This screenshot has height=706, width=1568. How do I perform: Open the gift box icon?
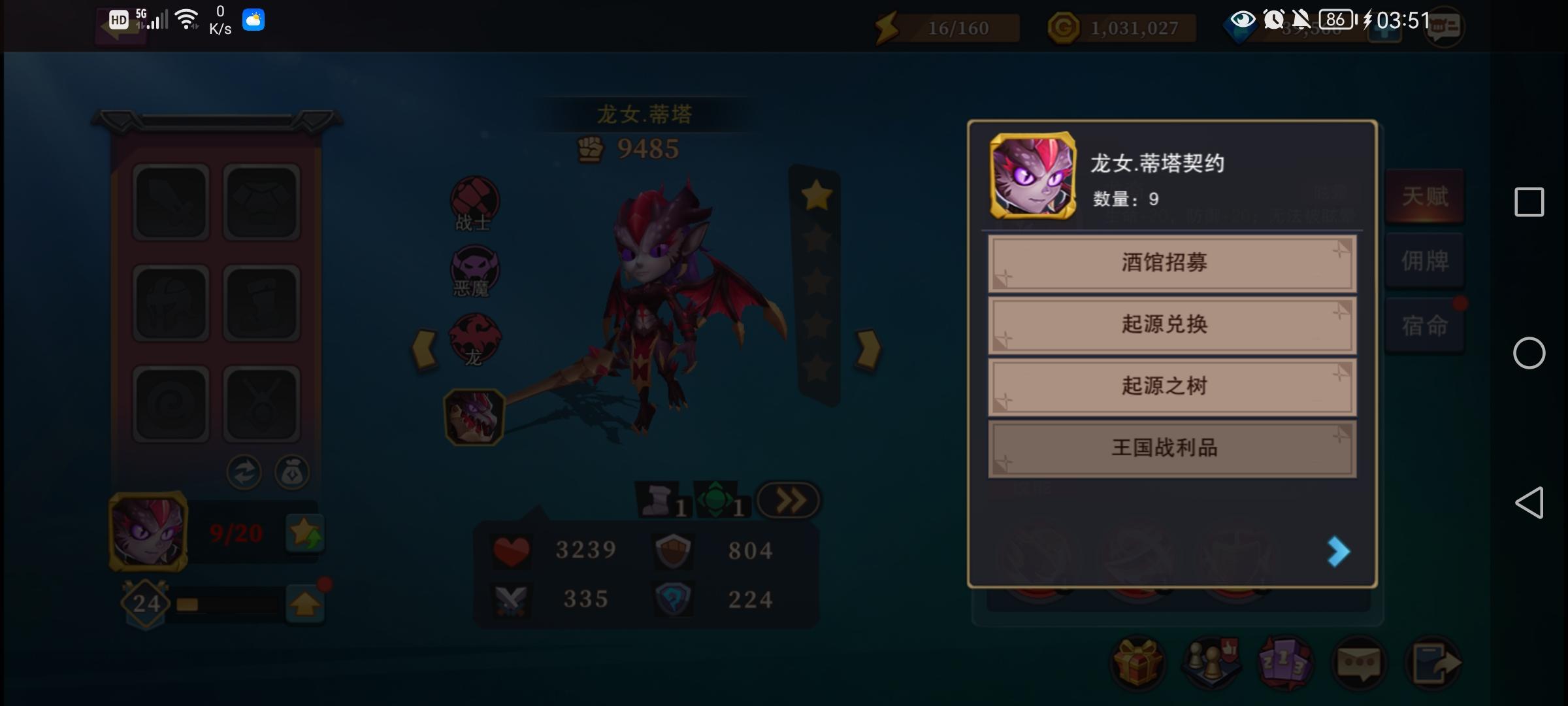click(1137, 664)
